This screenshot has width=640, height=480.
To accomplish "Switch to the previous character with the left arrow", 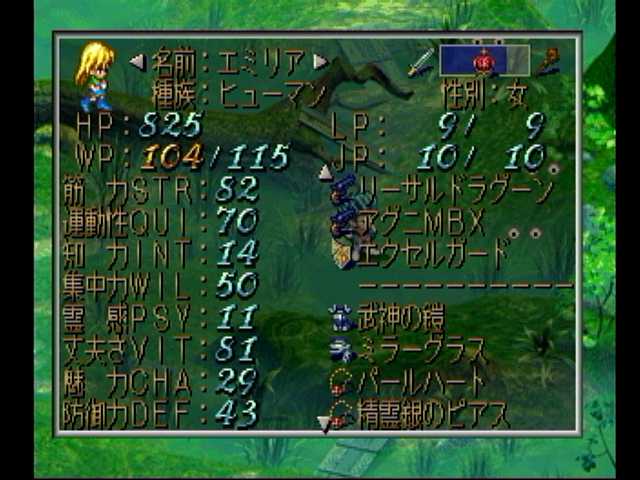I will point(136,62).
